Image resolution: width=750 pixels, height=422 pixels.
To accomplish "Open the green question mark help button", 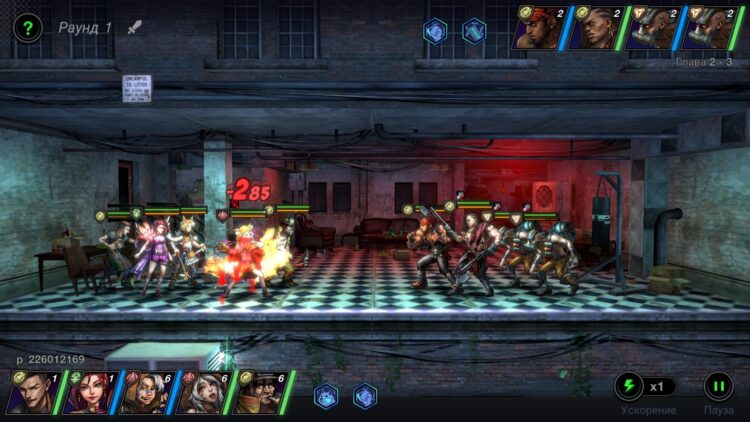I will point(28,28).
